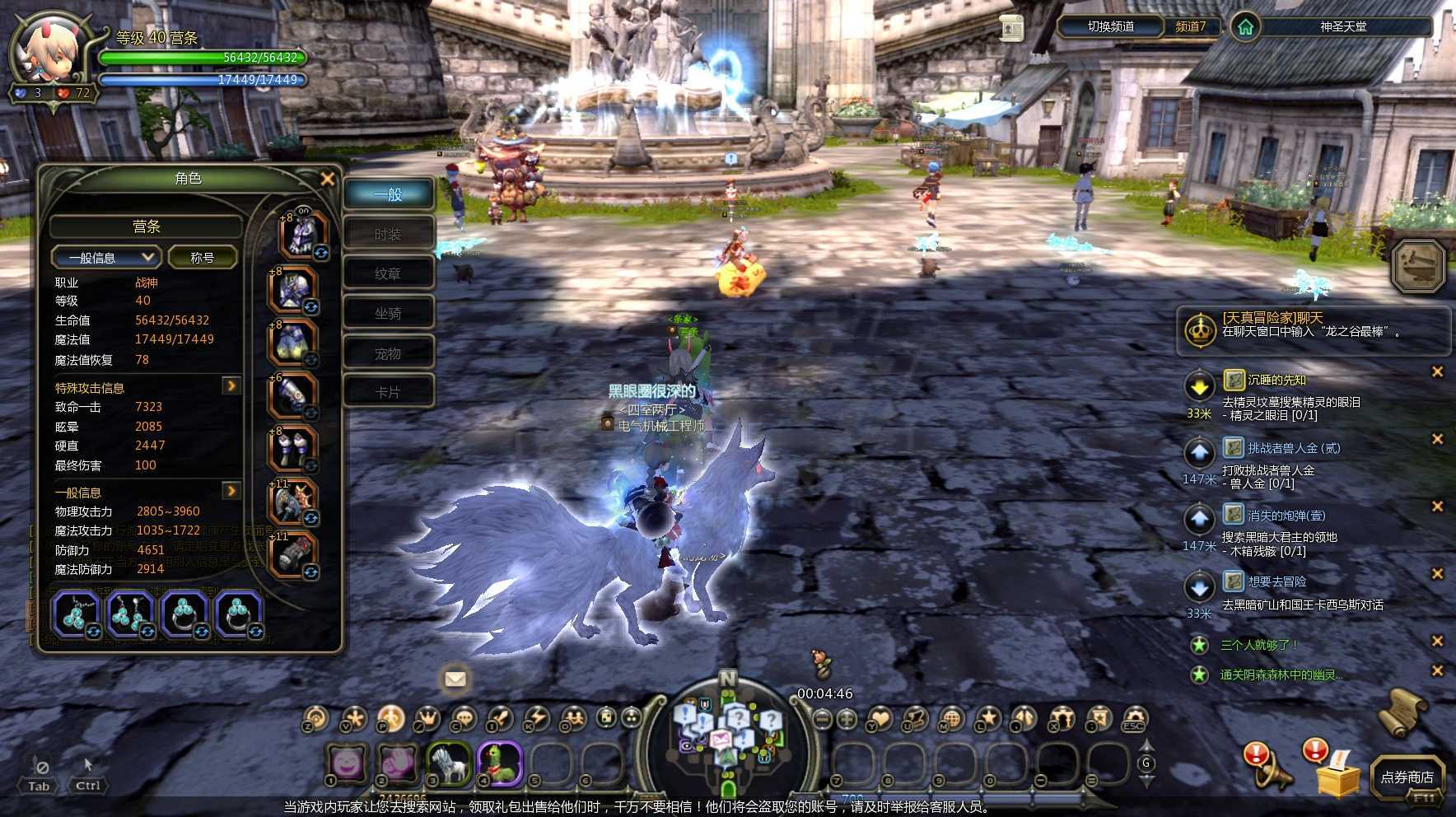Click the 称号 title button
1456x817 pixels.
click(203, 258)
